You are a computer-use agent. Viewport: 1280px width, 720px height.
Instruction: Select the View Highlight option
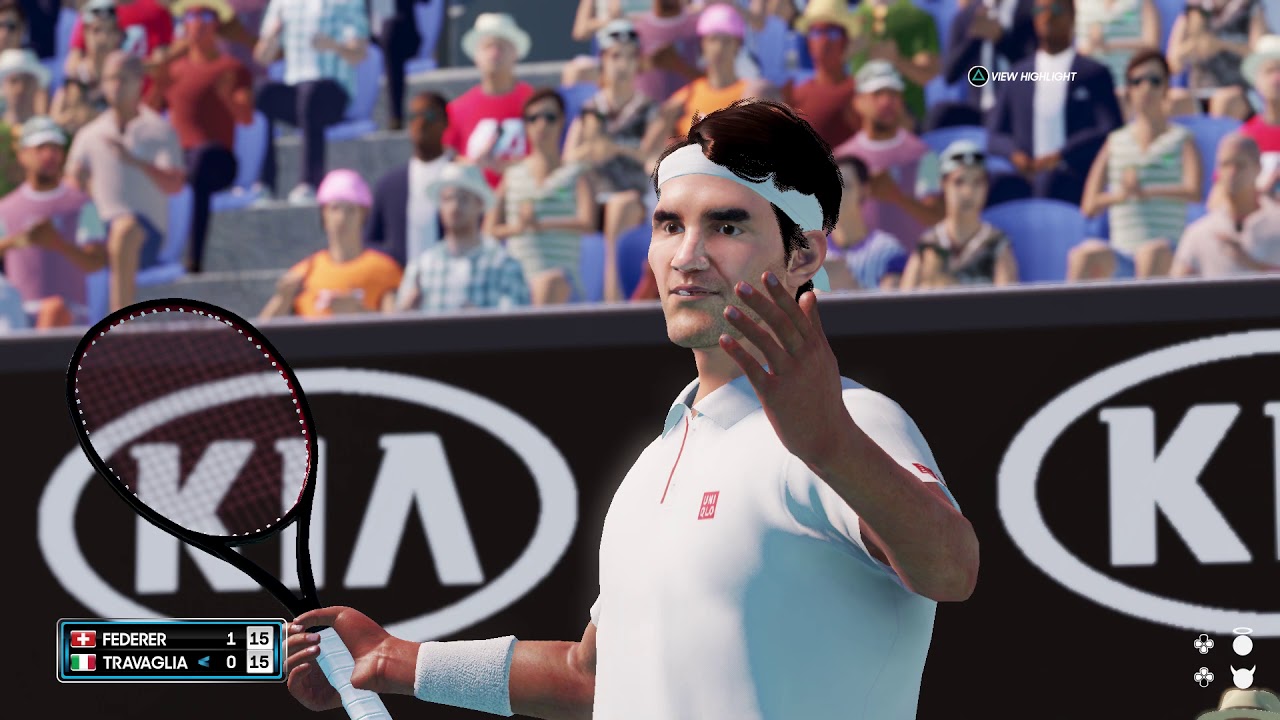point(1022,76)
